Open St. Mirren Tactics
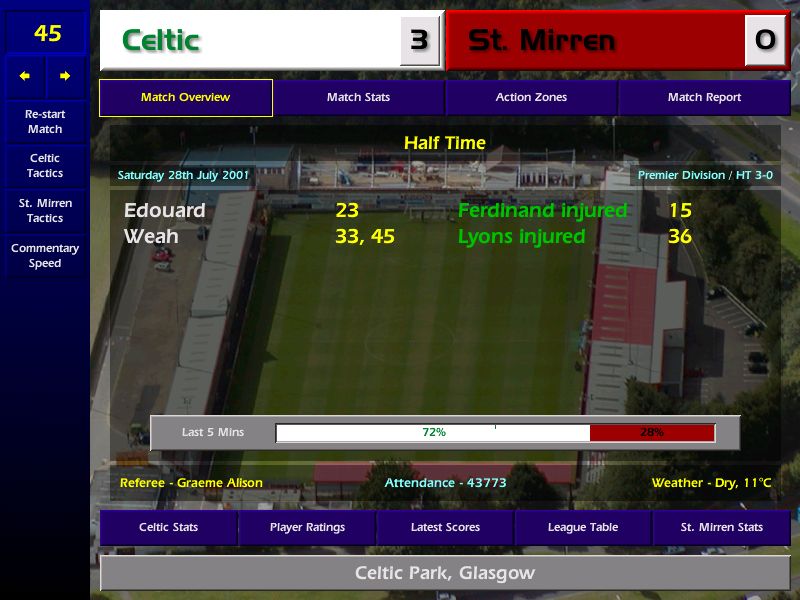Image resolution: width=800 pixels, height=600 pixels. pyautogui.click(x=45, y=211)
